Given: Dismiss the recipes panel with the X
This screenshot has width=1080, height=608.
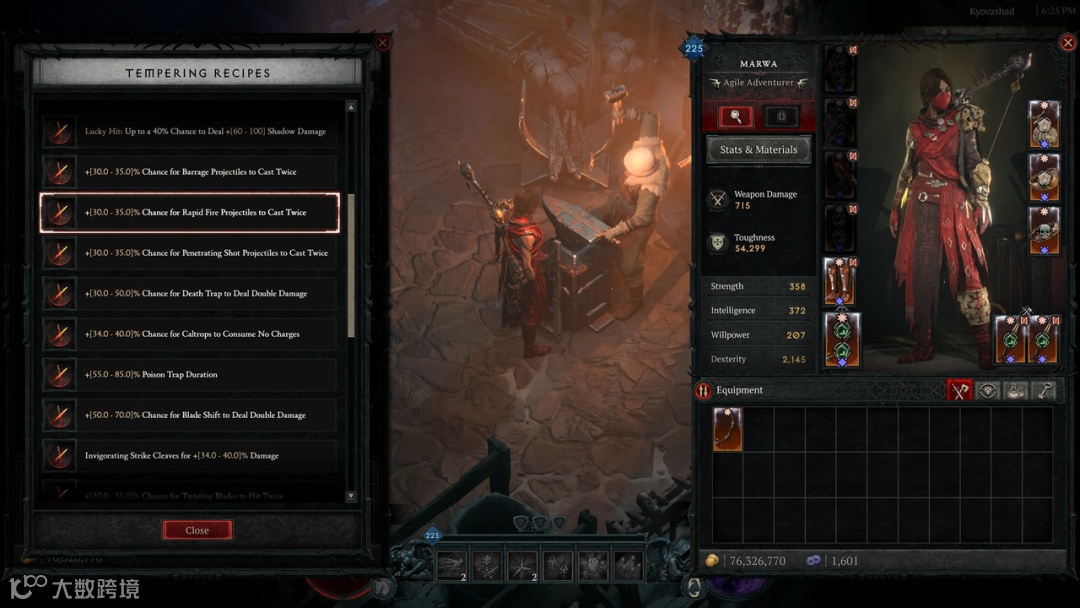Looking at the screenshot, I should 382,43.
